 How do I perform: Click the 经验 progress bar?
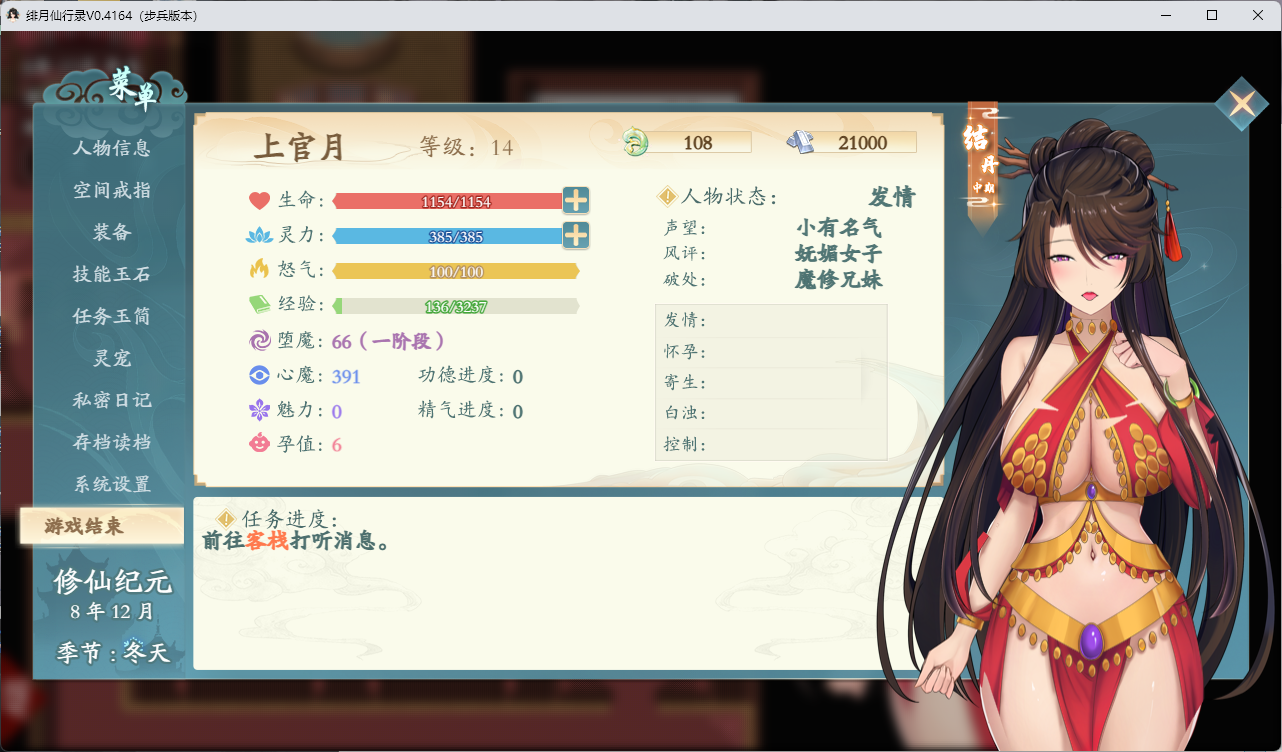[x=455, y=305]
